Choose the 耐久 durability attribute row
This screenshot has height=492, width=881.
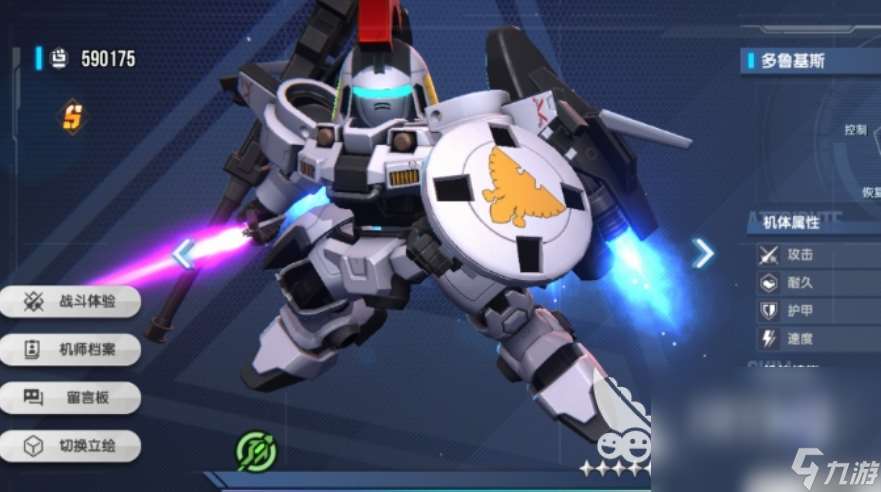pyautogui.click(x=812, y=283)
